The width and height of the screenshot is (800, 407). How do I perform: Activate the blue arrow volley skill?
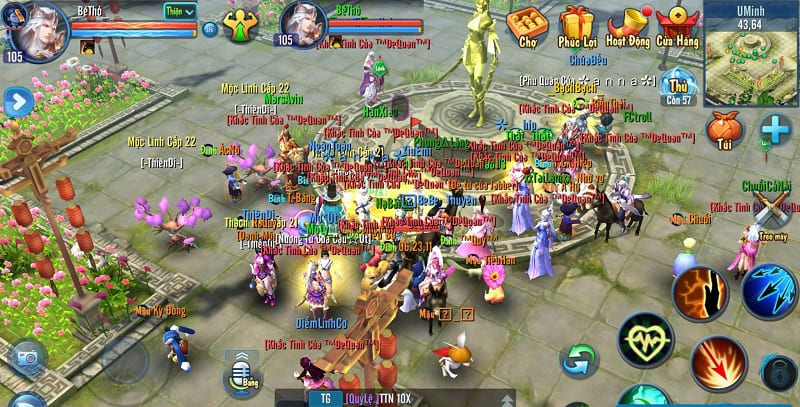(767, 289)
